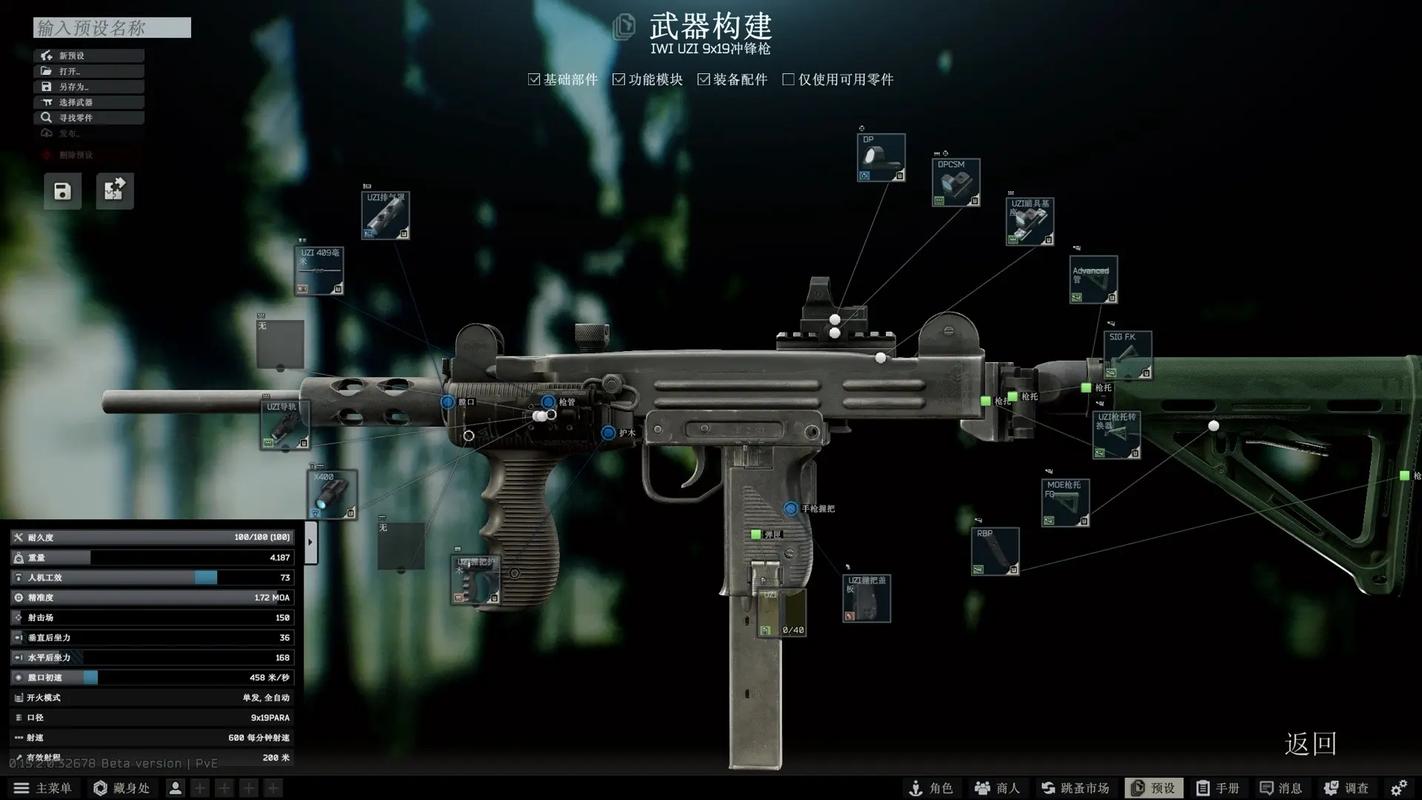1422x800 pixels.
Task: Open an existing preset (打开)
Action: (x=89, y=71)
